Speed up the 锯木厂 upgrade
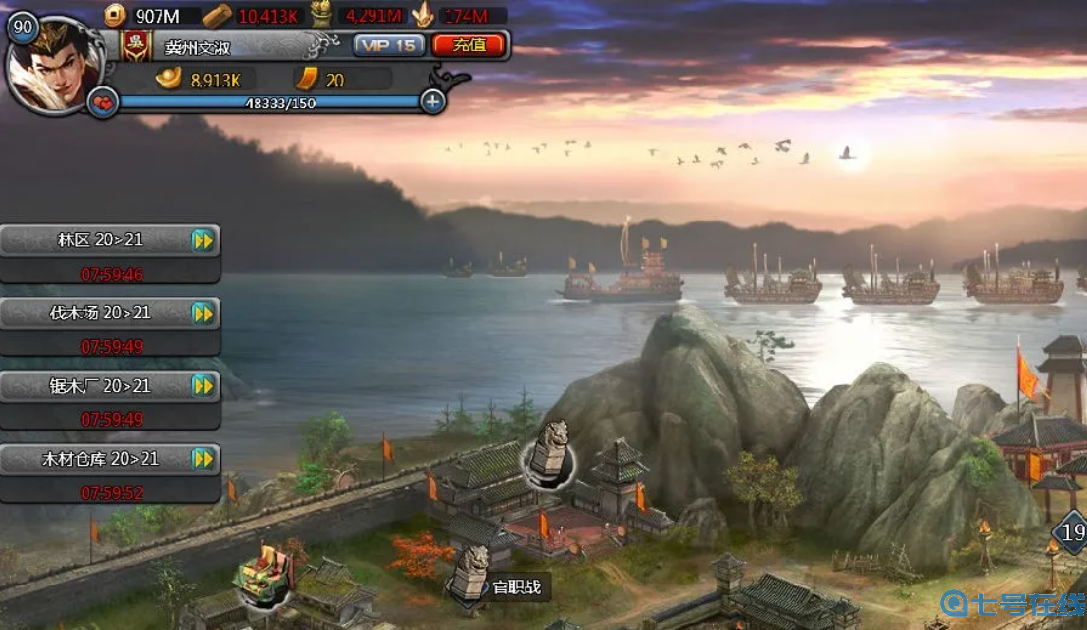Viewport: 1087px width, 630px height. (x=203, y=386)
